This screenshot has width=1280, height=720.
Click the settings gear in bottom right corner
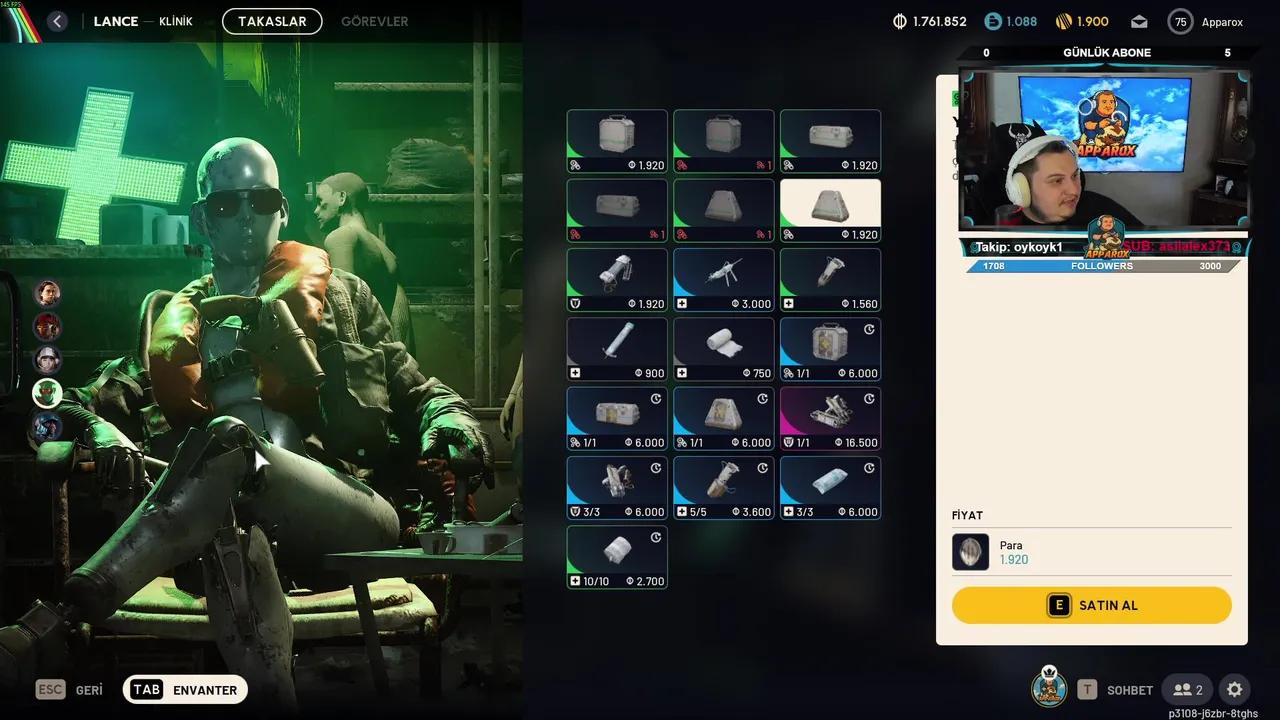click(1233, 689)
